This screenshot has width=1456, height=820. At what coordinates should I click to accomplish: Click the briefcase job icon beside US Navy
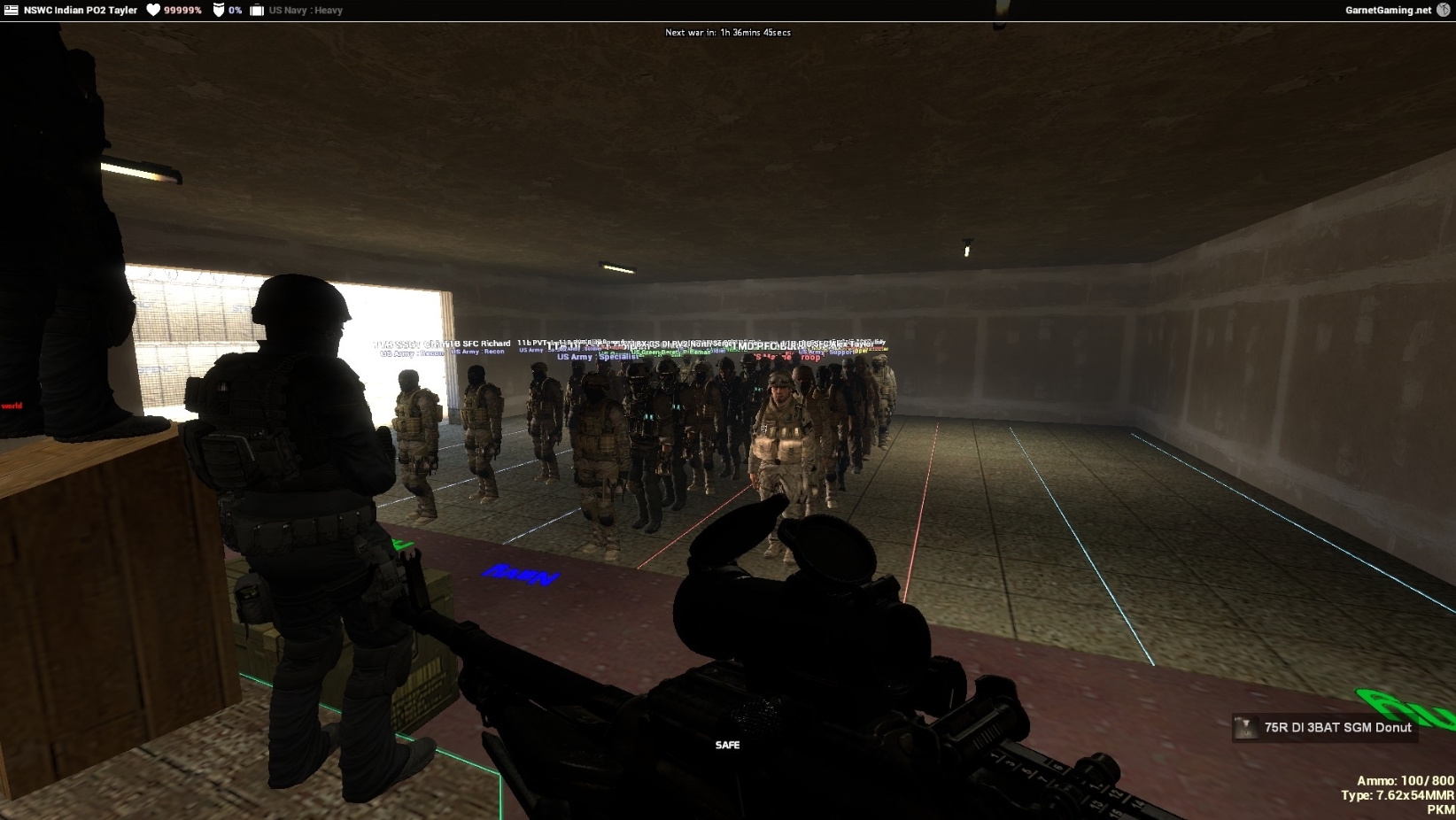click(x=256, y=10)
